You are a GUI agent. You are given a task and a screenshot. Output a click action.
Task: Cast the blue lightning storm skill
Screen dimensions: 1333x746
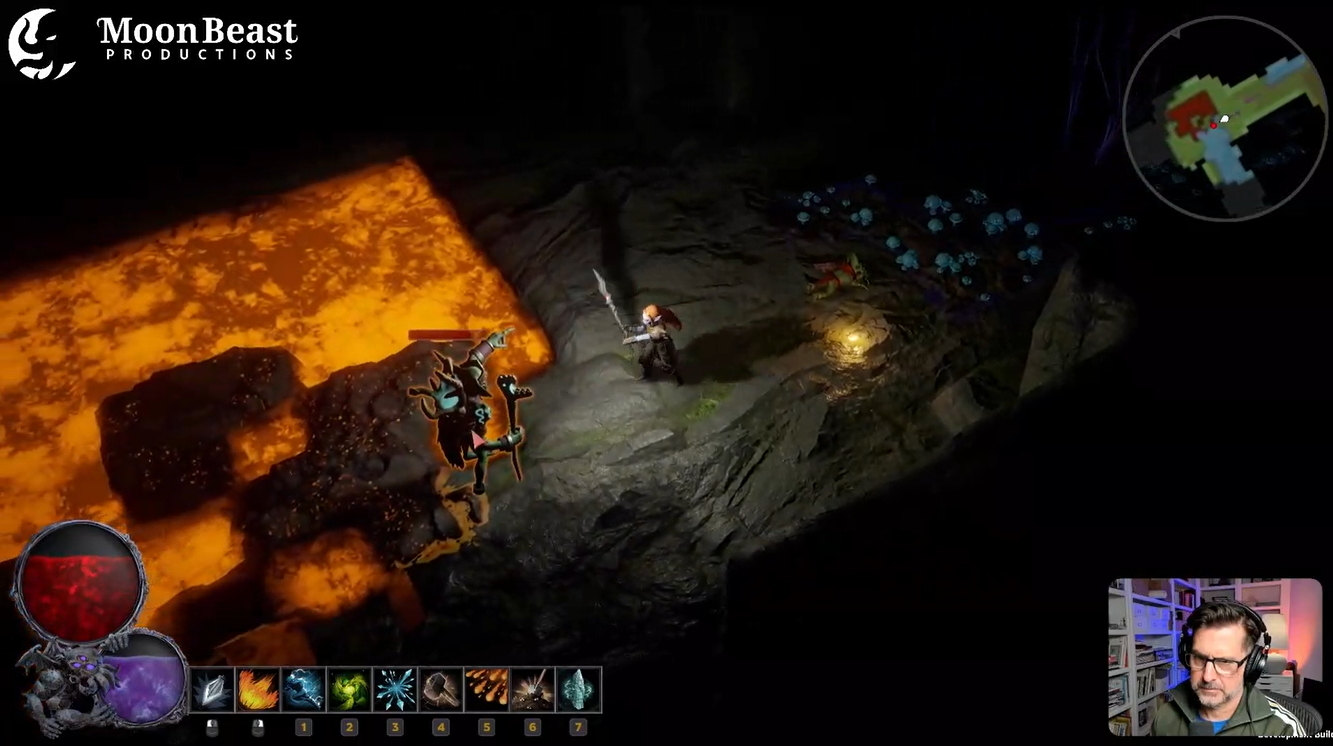(303, 689)
